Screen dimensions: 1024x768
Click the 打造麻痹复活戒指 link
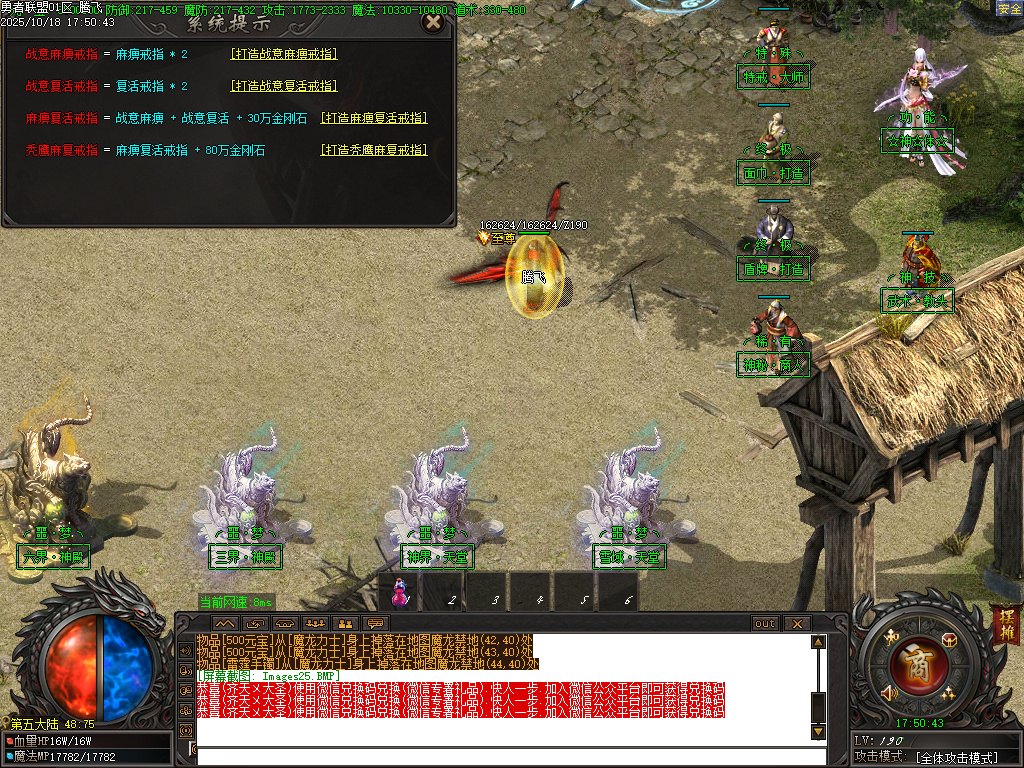(x=373, y=118)
